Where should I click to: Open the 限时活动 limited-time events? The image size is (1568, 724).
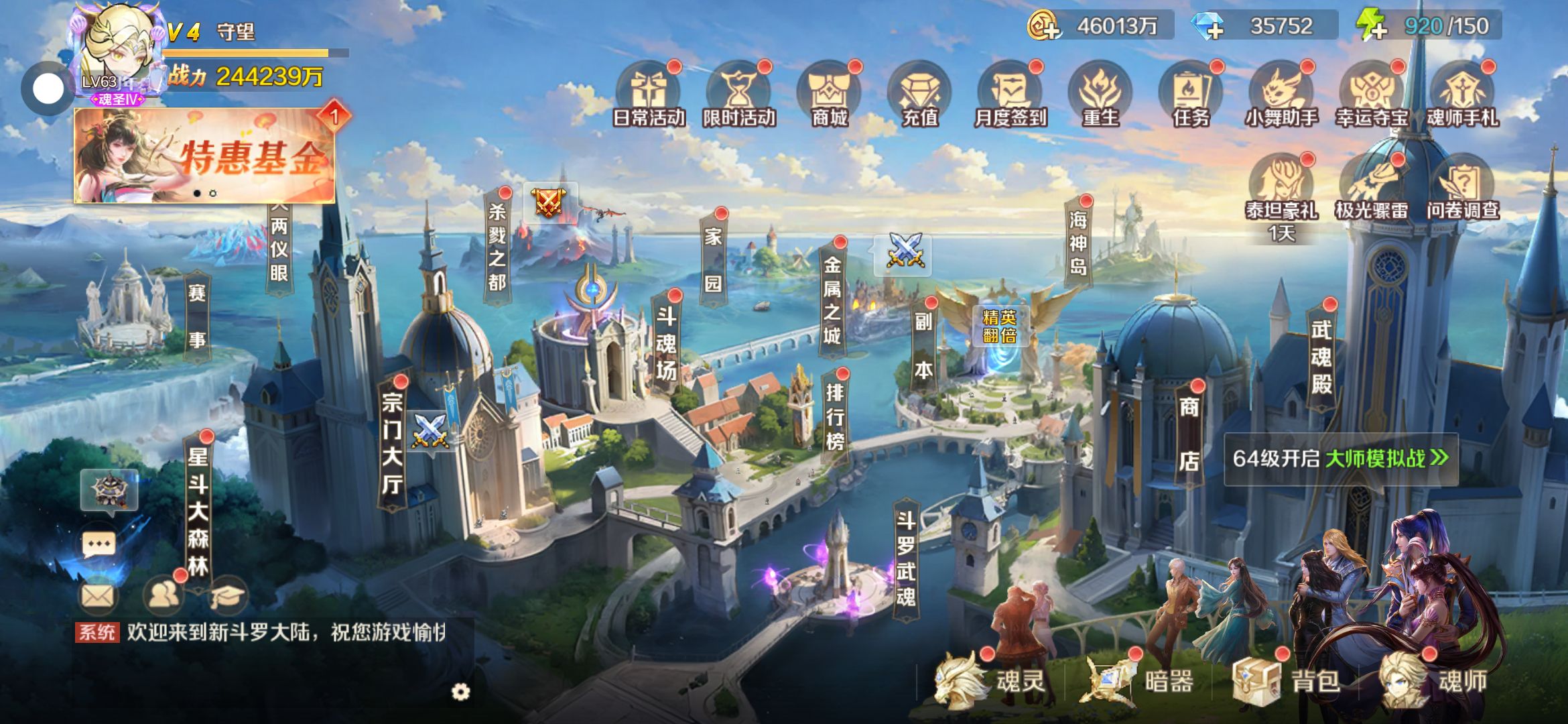(738, 95)
